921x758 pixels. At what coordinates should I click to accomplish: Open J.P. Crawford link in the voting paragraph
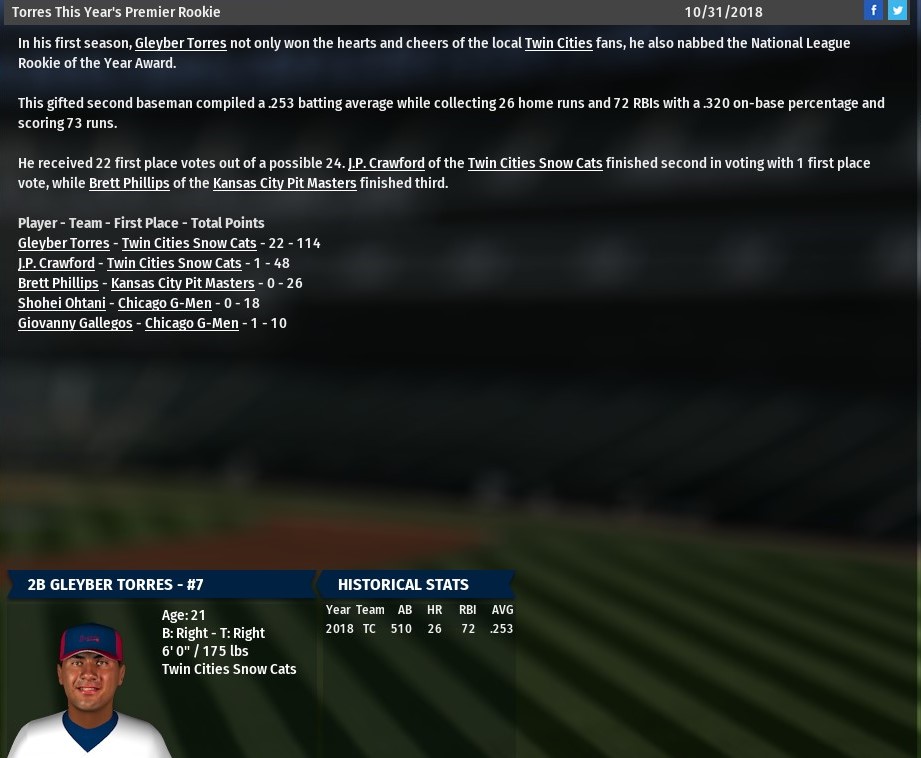pos(386,164)
